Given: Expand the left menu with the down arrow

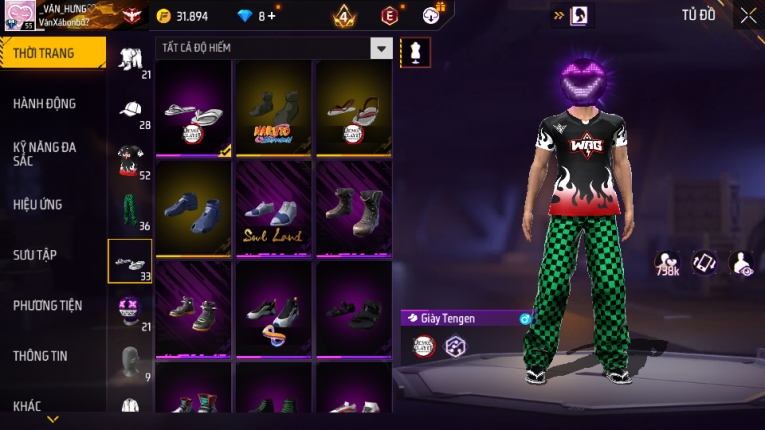Looking at the screenshot, I should 53,419.
